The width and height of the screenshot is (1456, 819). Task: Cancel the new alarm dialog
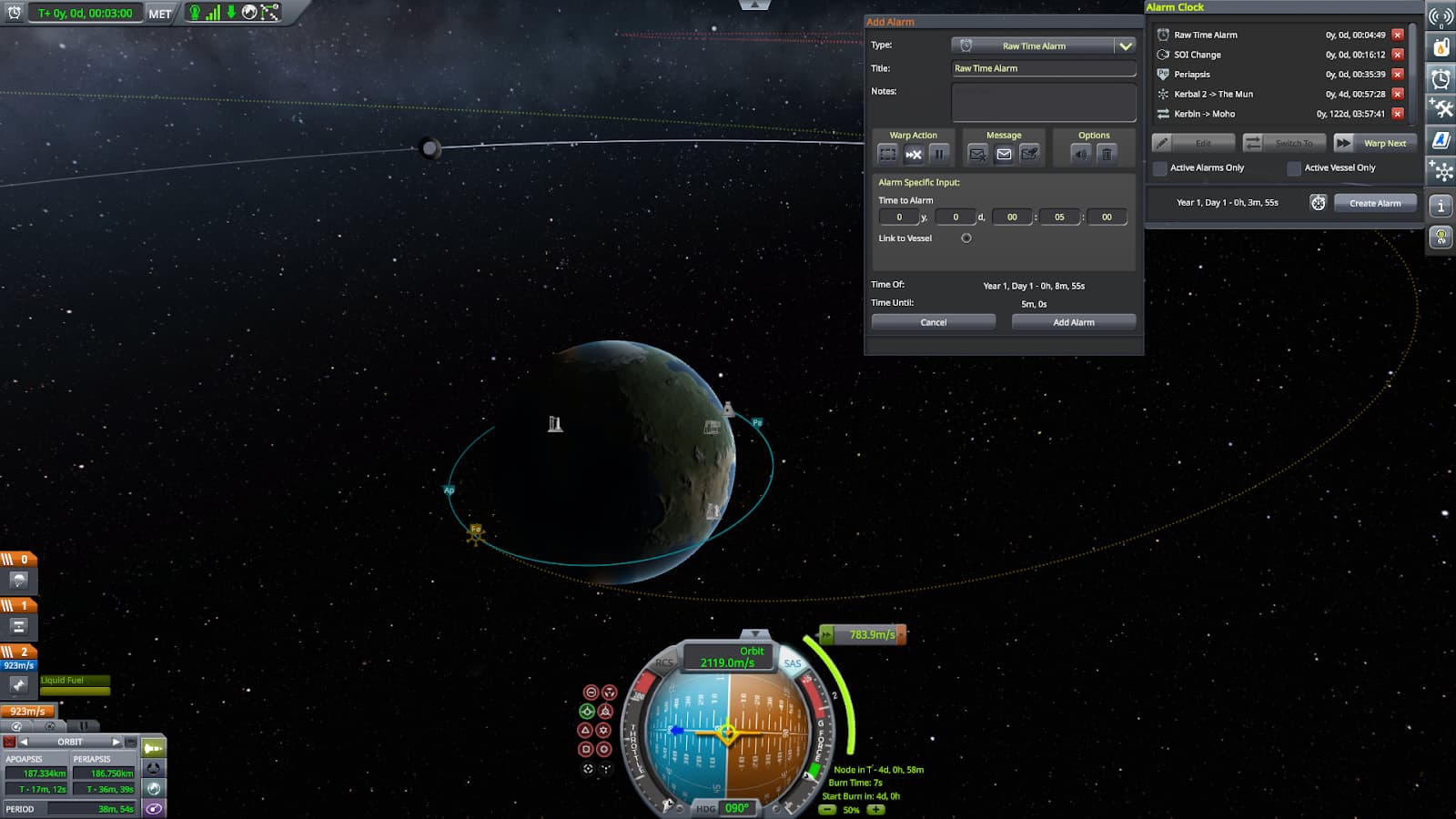click(933, 322)
